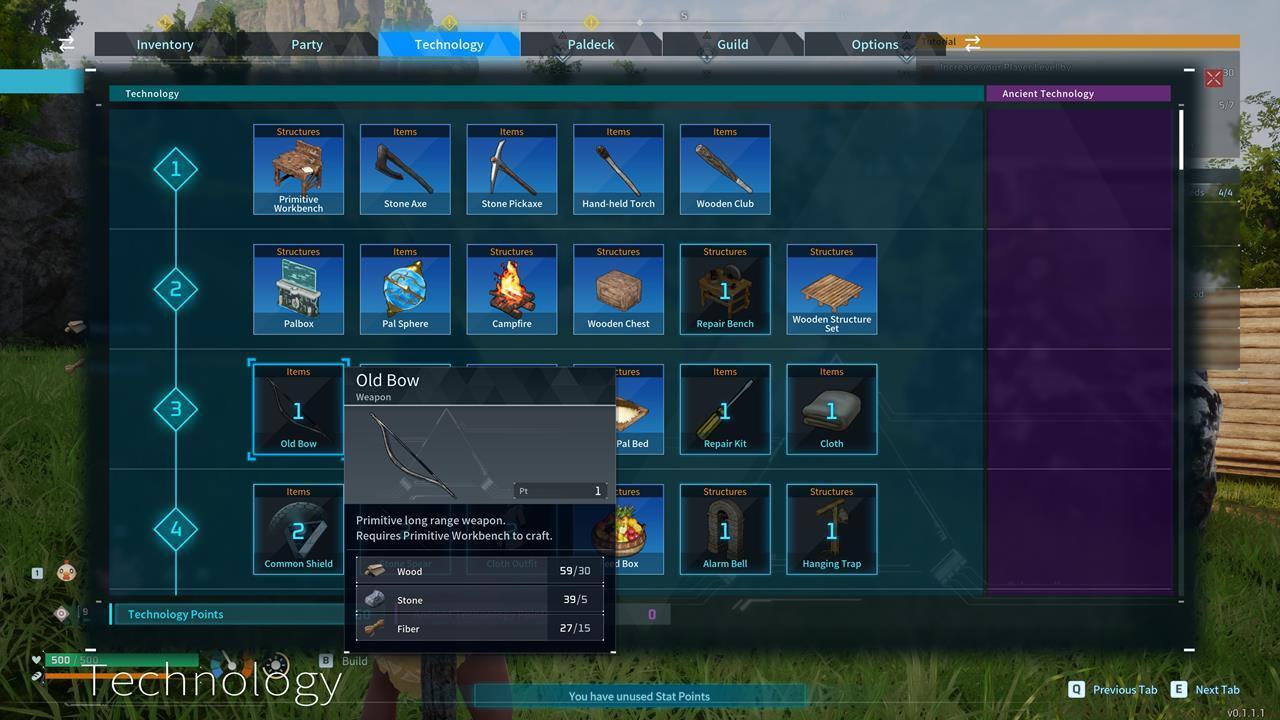
Task: Click the Pal Sphere technology icon
Action: (x=405, y=288)
